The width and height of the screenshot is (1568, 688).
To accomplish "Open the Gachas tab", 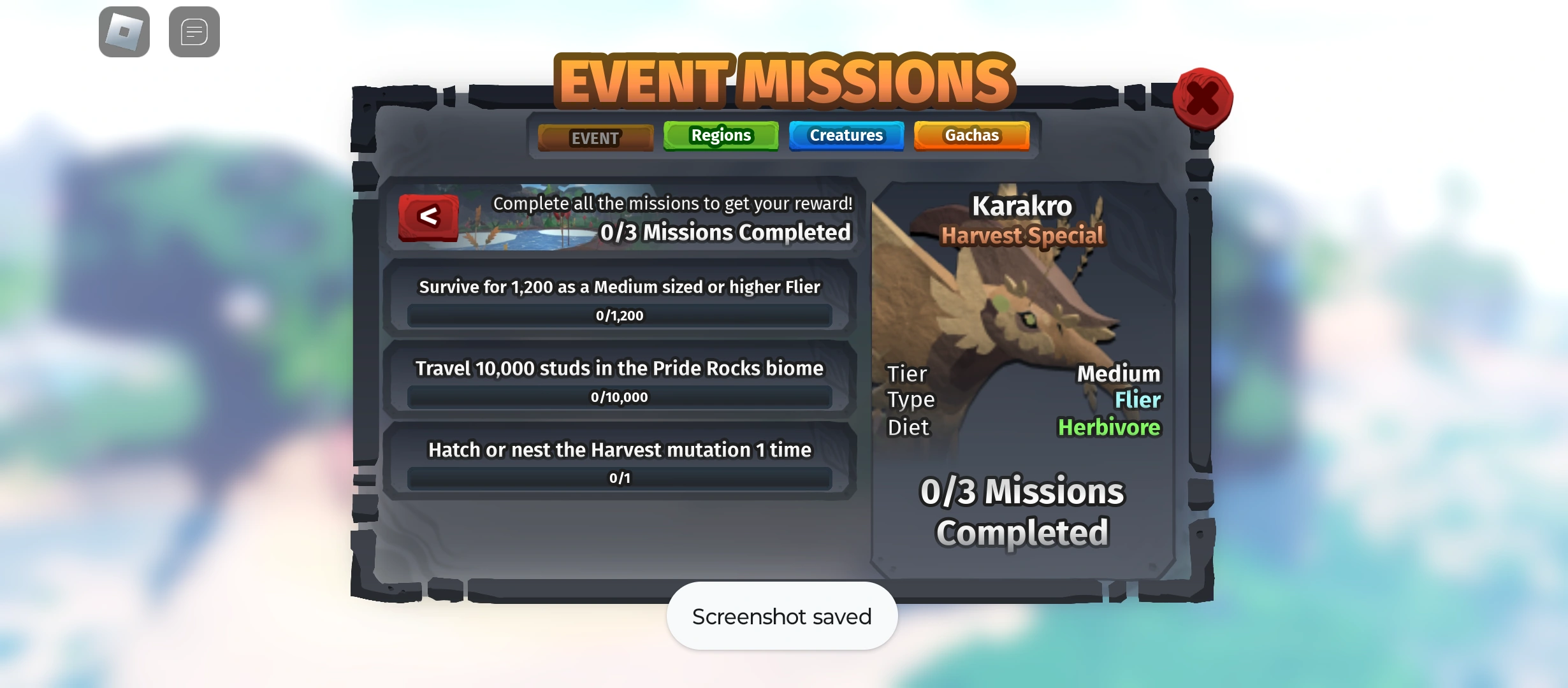I will 971,135.
